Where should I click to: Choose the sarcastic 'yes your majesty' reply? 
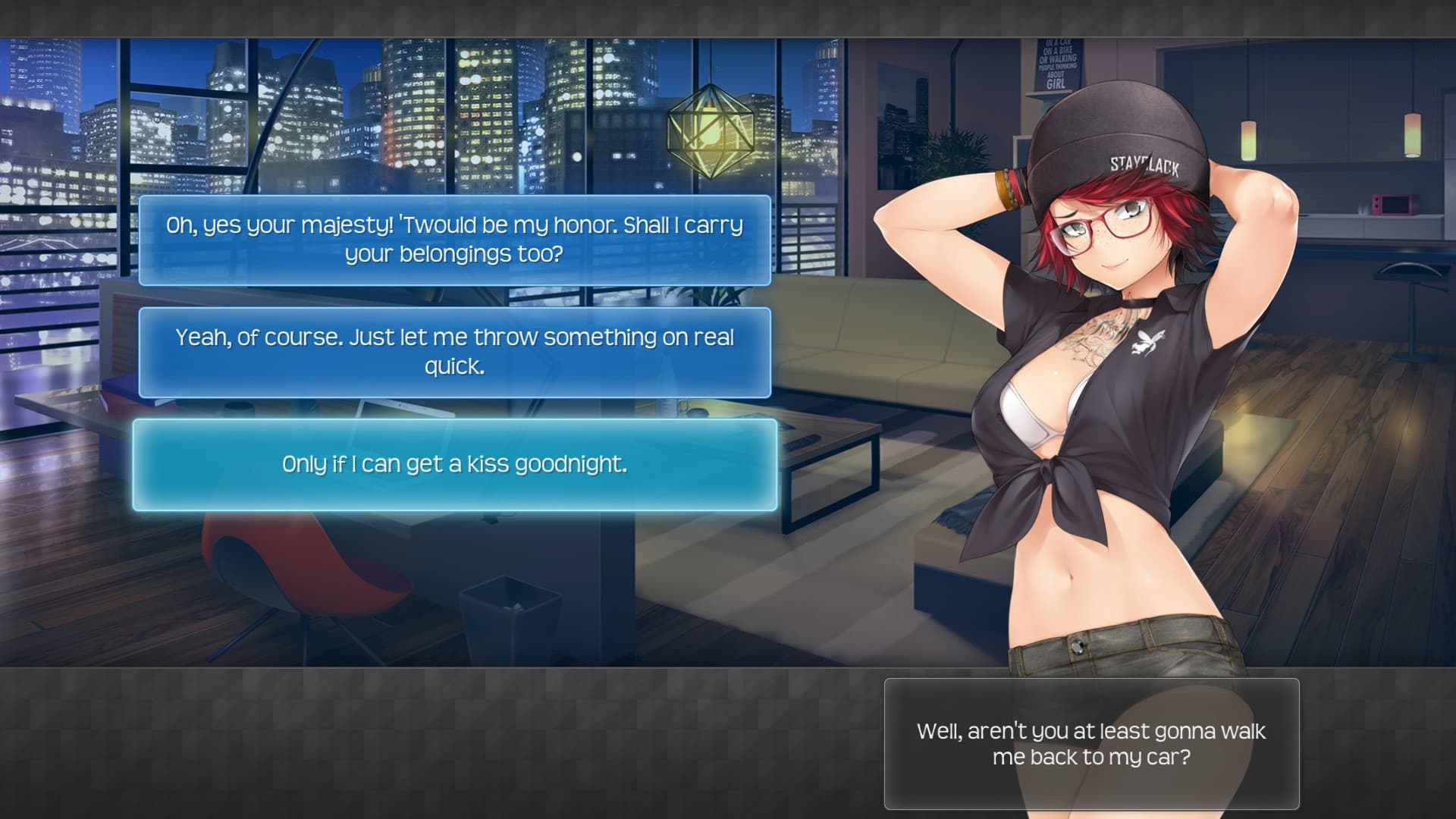click(454, 240)
